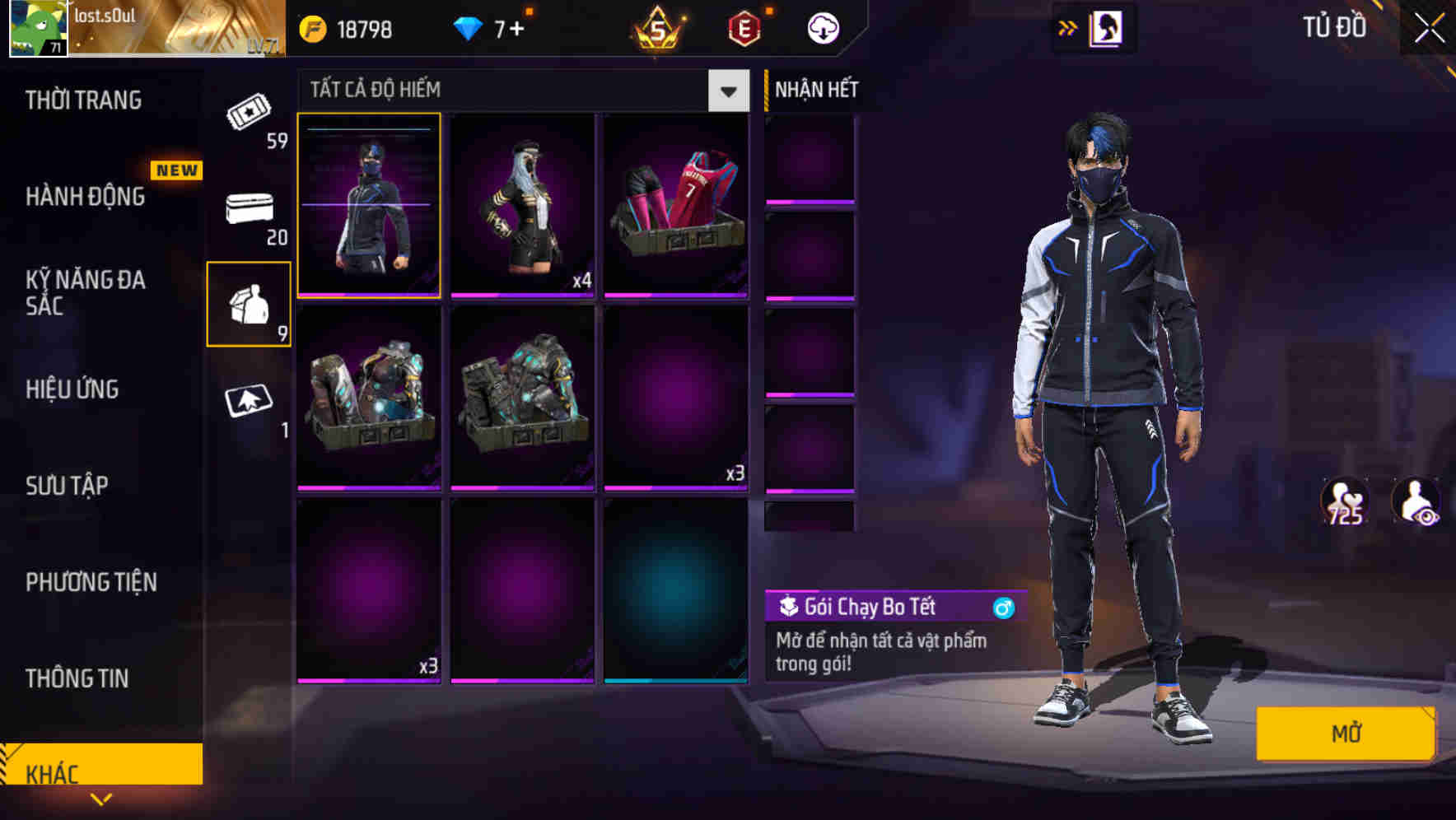
Task: Click the cloud download icon in top bar
Action: (823, 27)
